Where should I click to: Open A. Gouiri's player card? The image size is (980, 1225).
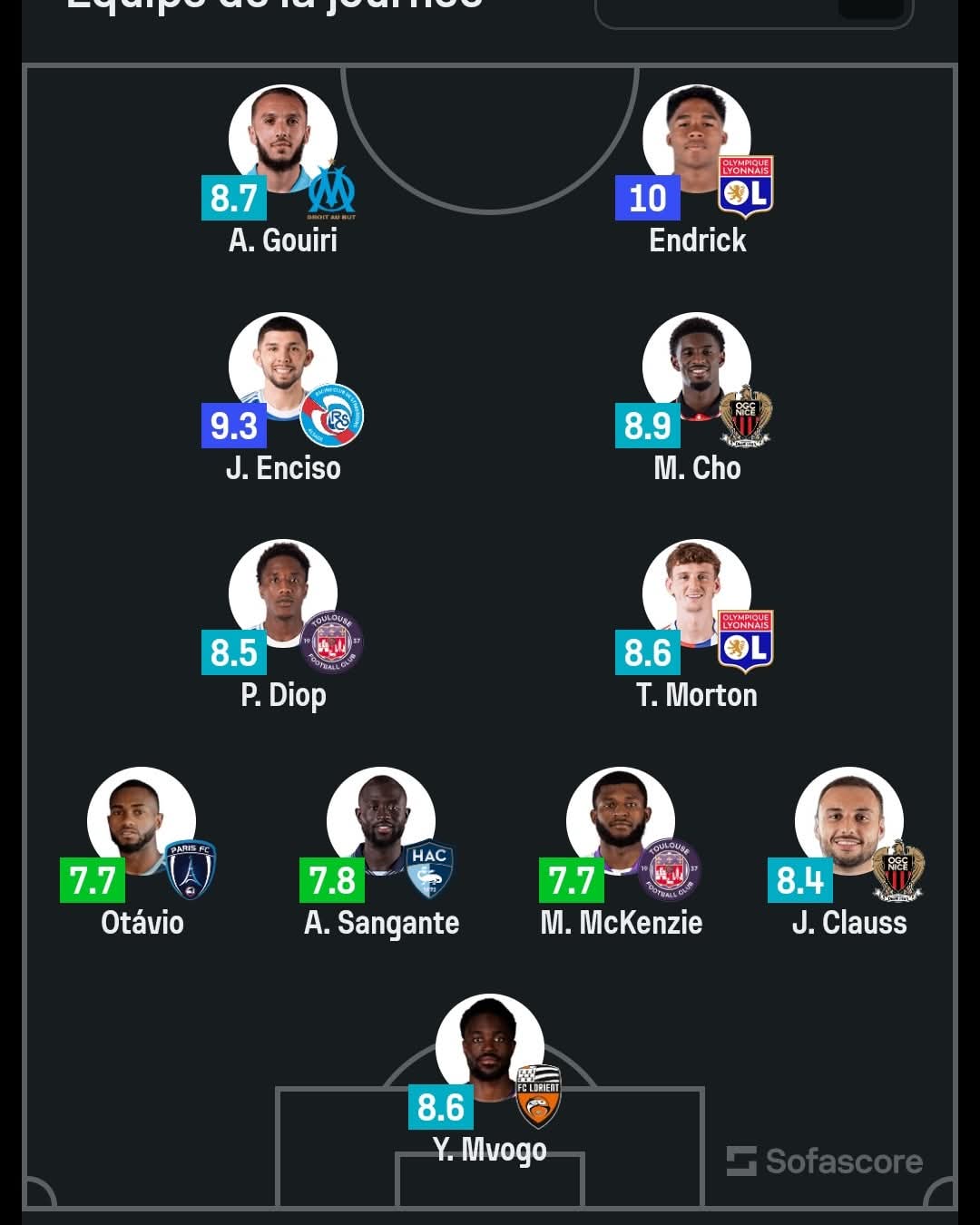click(282, 141)
